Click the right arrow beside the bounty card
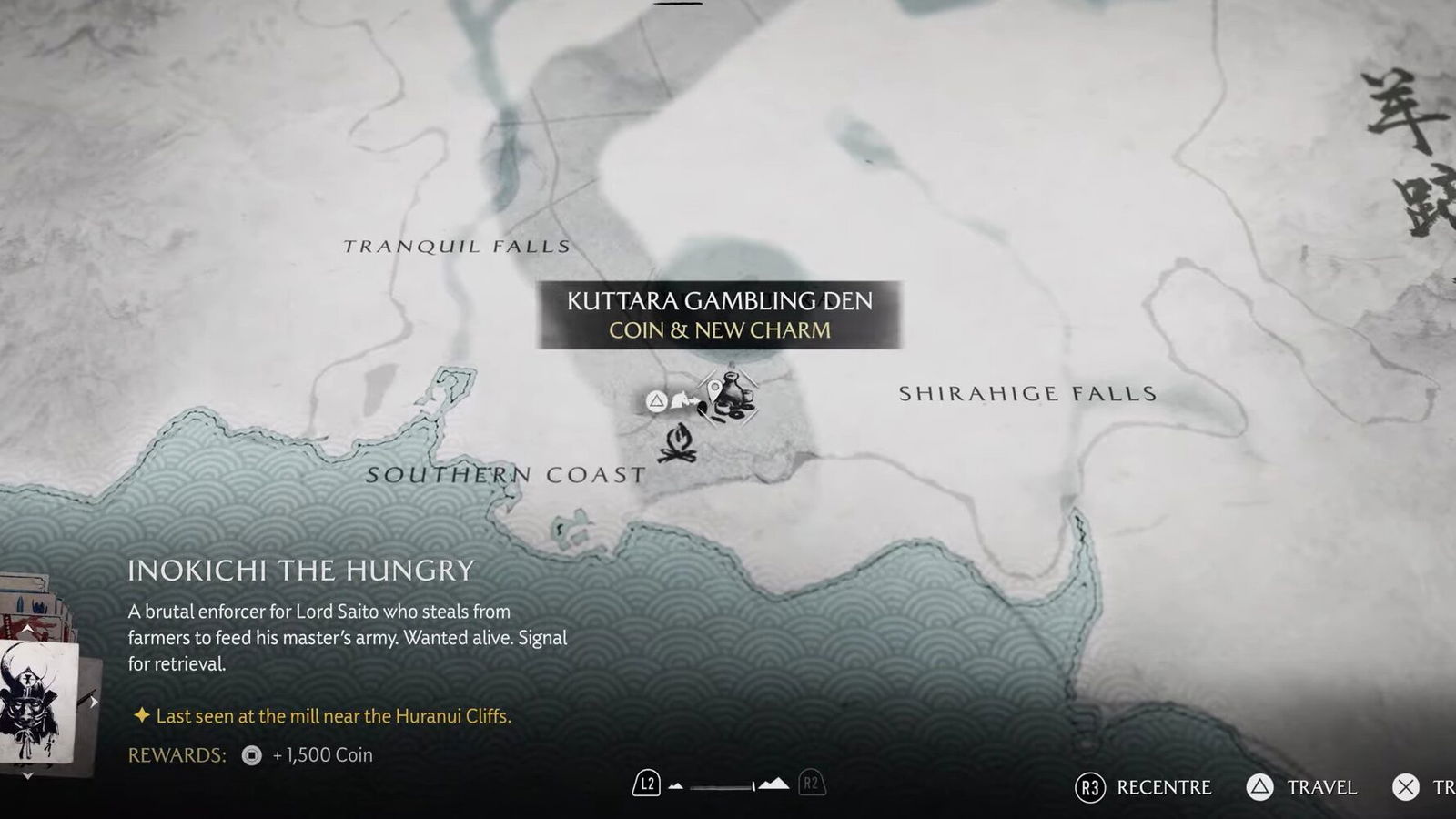The width and height of the screenshot is (1456, 819). tap(93, 702)
